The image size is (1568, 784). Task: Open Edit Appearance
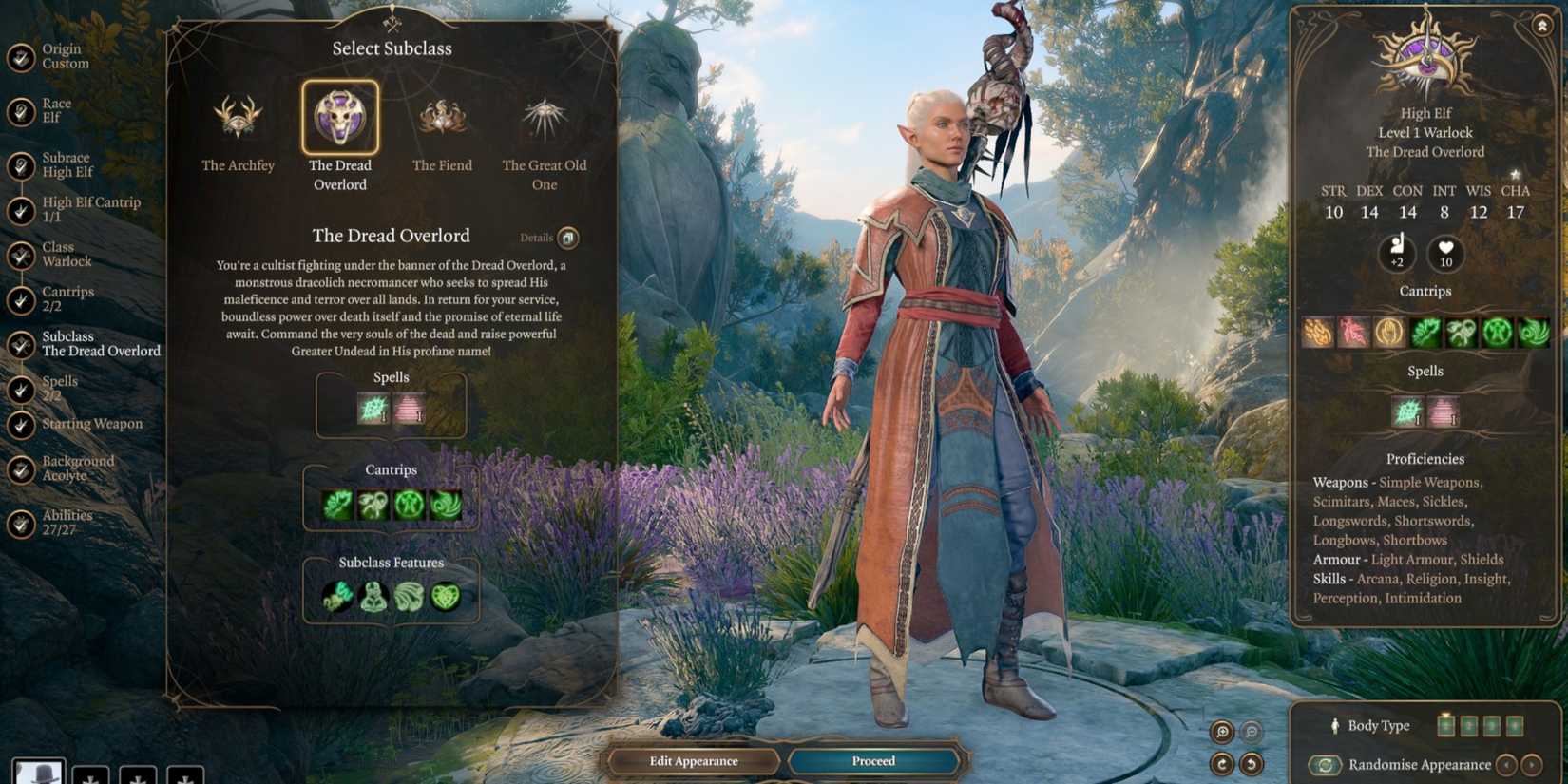(x=693, y=761)
